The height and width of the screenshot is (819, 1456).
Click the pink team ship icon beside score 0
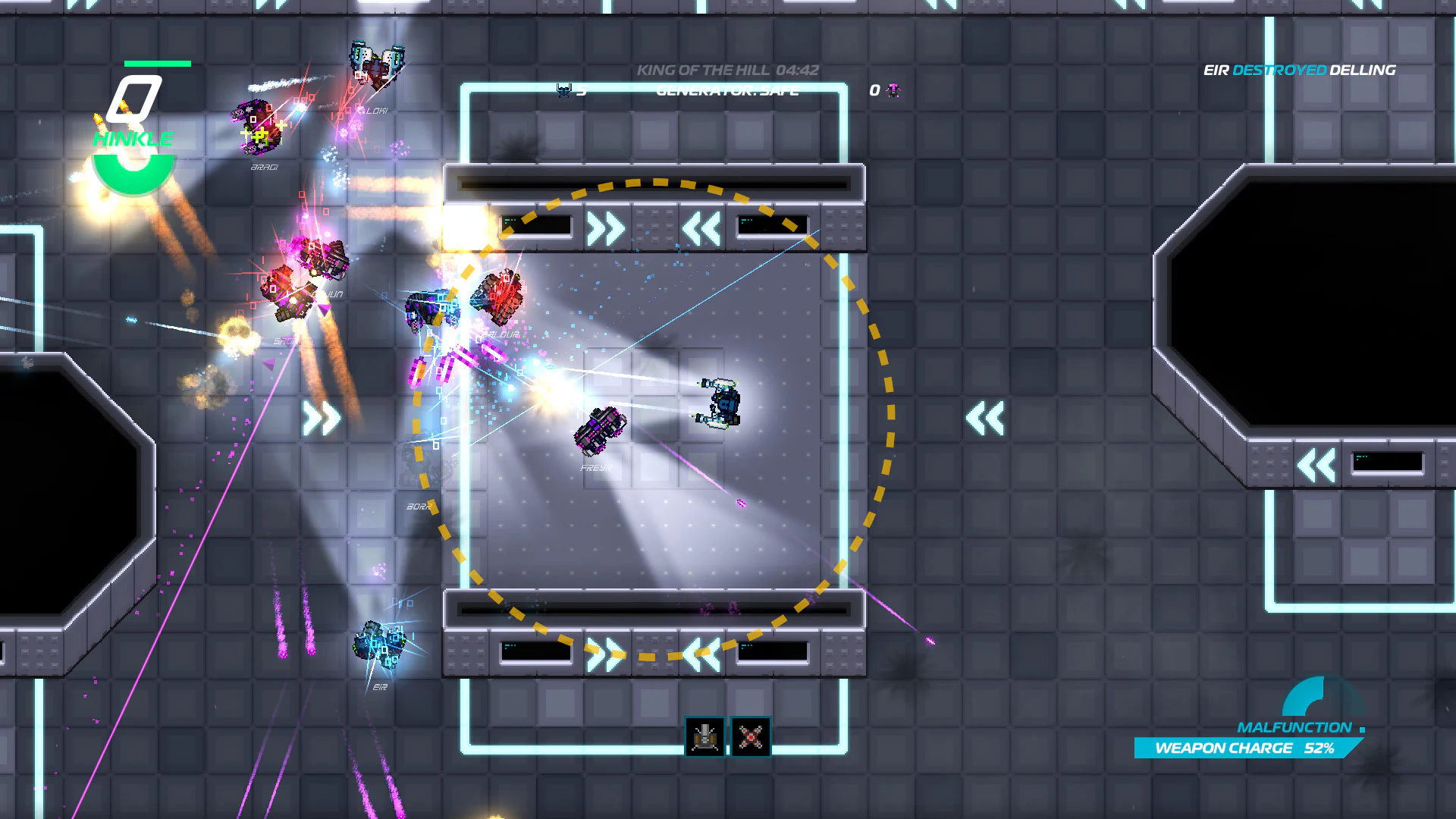893,91
